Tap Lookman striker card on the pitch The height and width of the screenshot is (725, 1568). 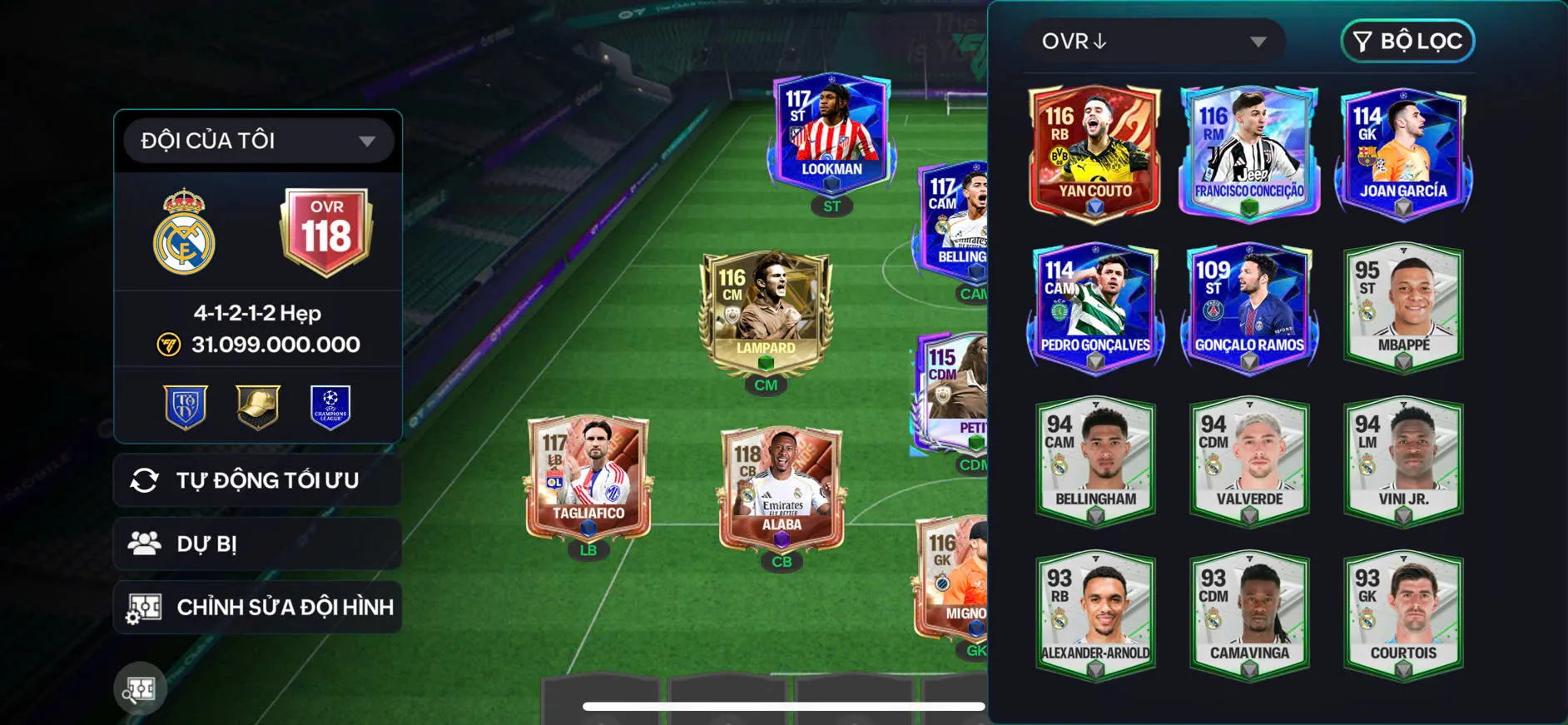[831, 133]
